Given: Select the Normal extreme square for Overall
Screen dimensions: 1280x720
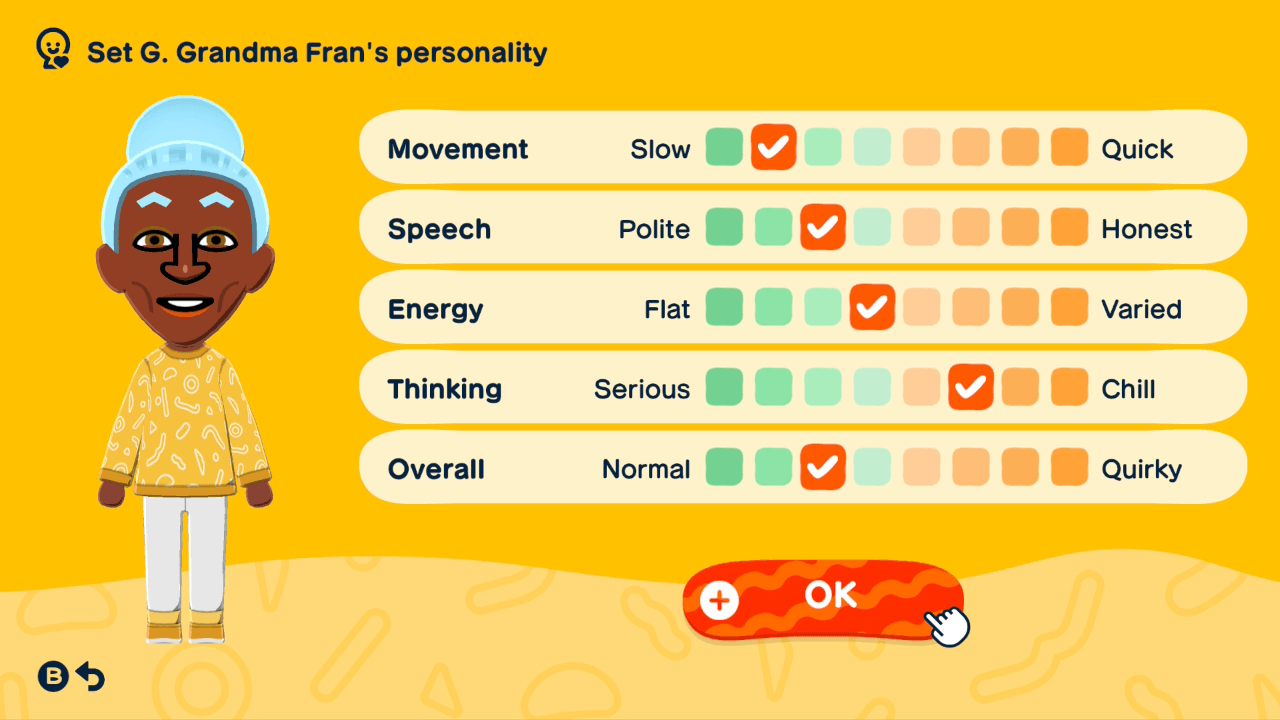Looking at the screenshot, I should click(x=724, y=467).
